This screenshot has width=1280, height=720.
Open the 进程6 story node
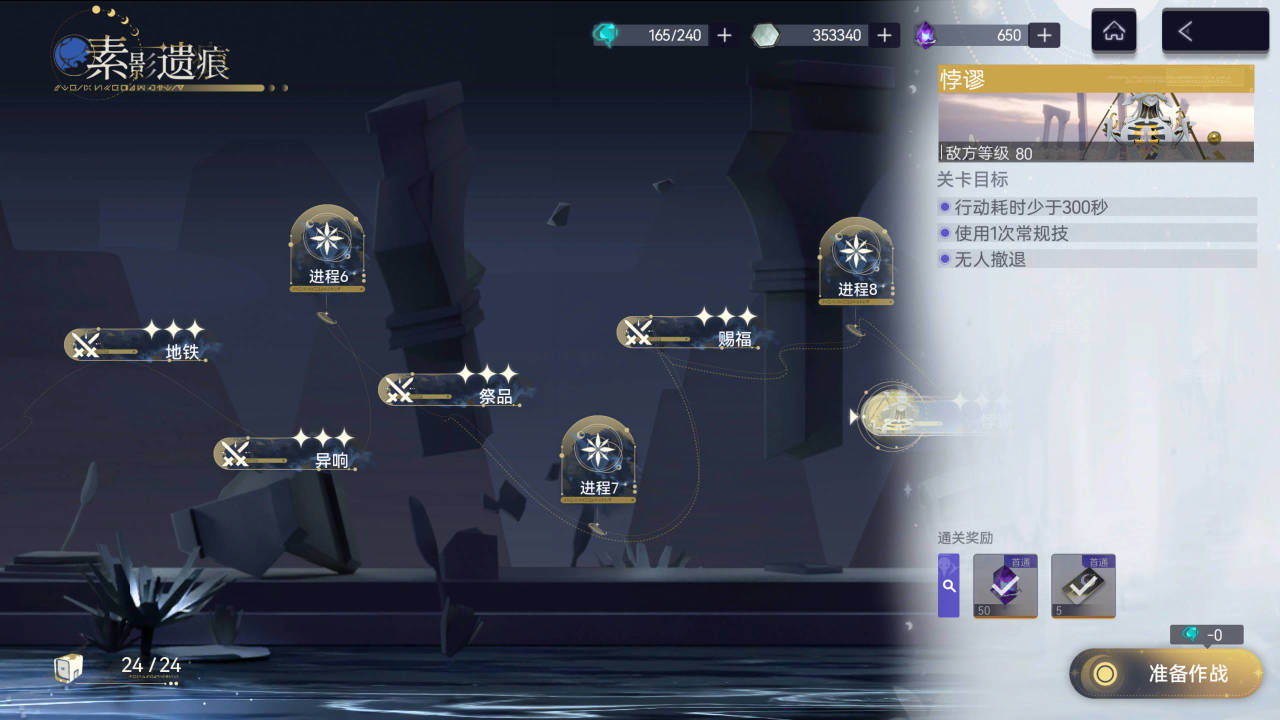pyautogui.click(x=327, y=250)
